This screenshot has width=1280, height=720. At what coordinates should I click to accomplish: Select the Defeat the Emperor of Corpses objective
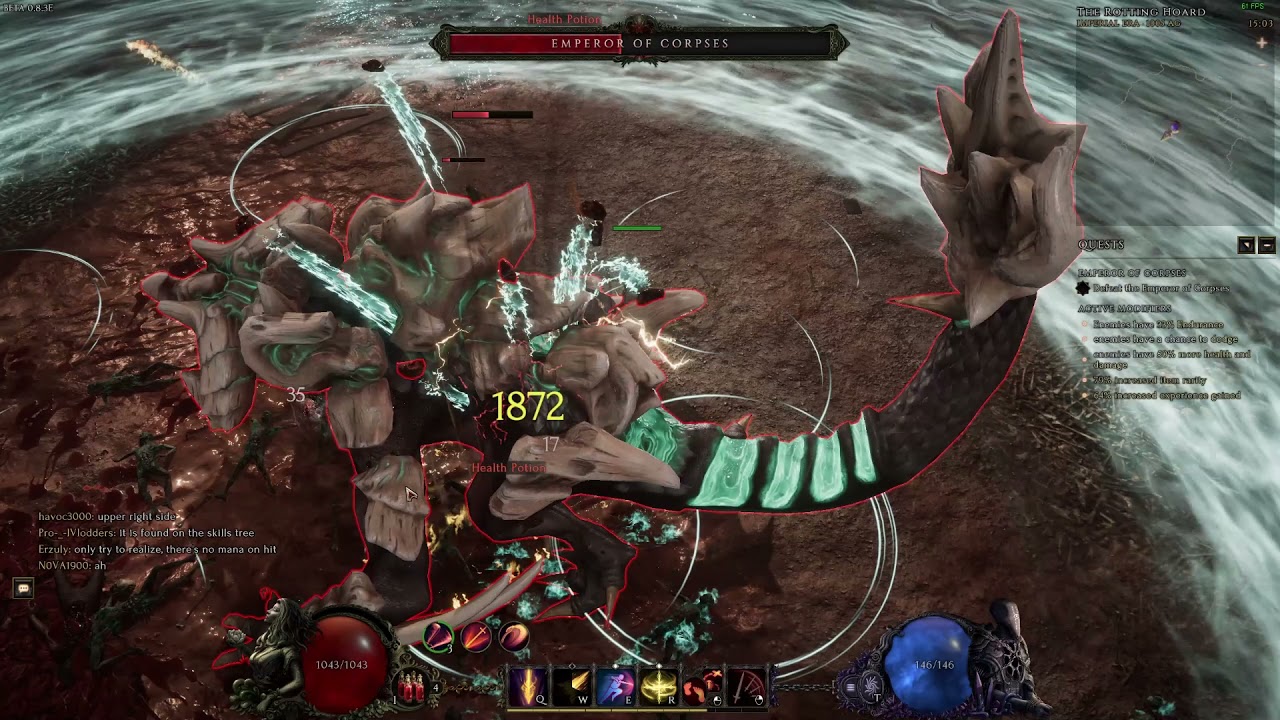(x=1160, y=288)
